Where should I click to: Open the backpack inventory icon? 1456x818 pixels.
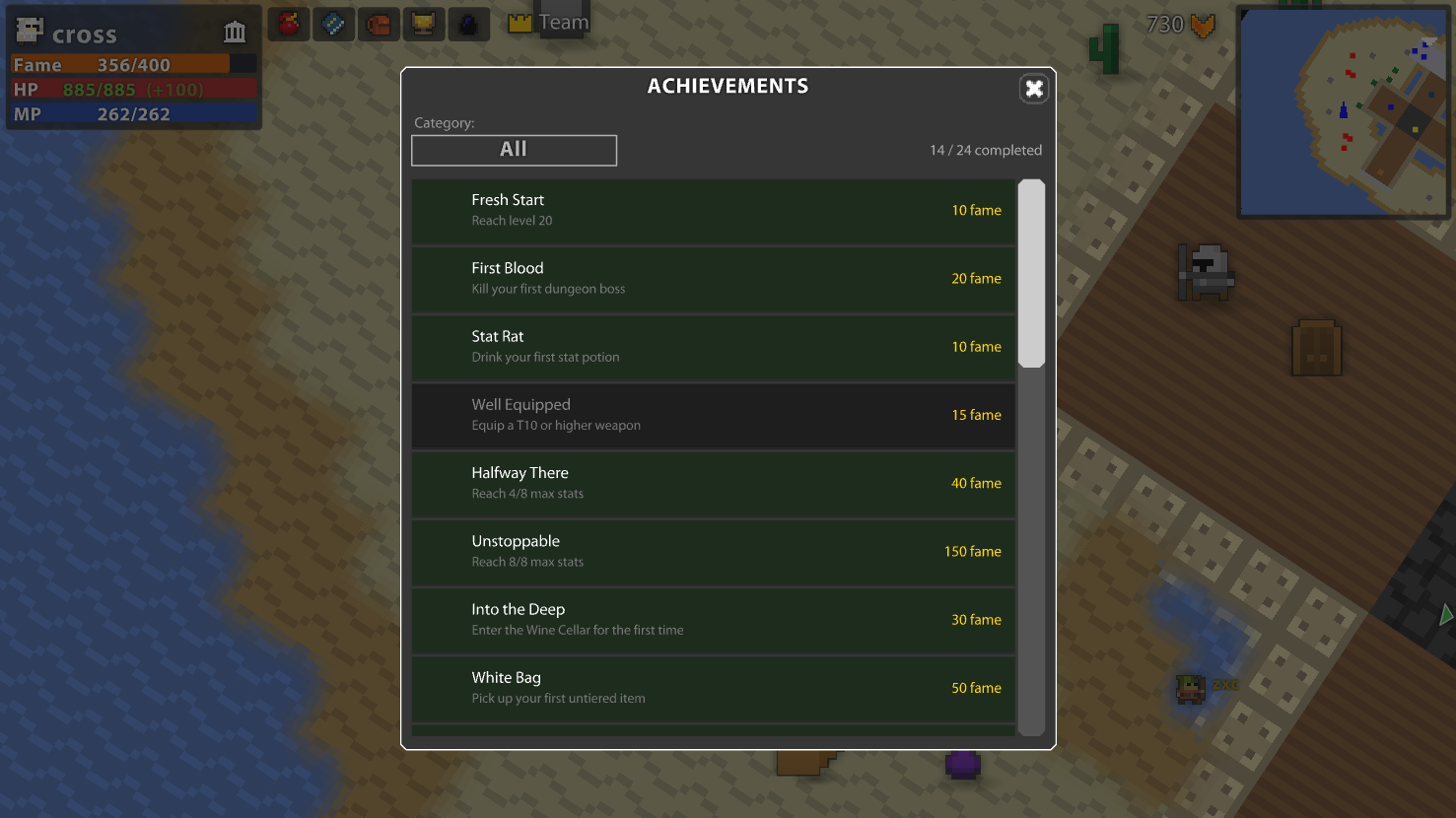[380, 24]
